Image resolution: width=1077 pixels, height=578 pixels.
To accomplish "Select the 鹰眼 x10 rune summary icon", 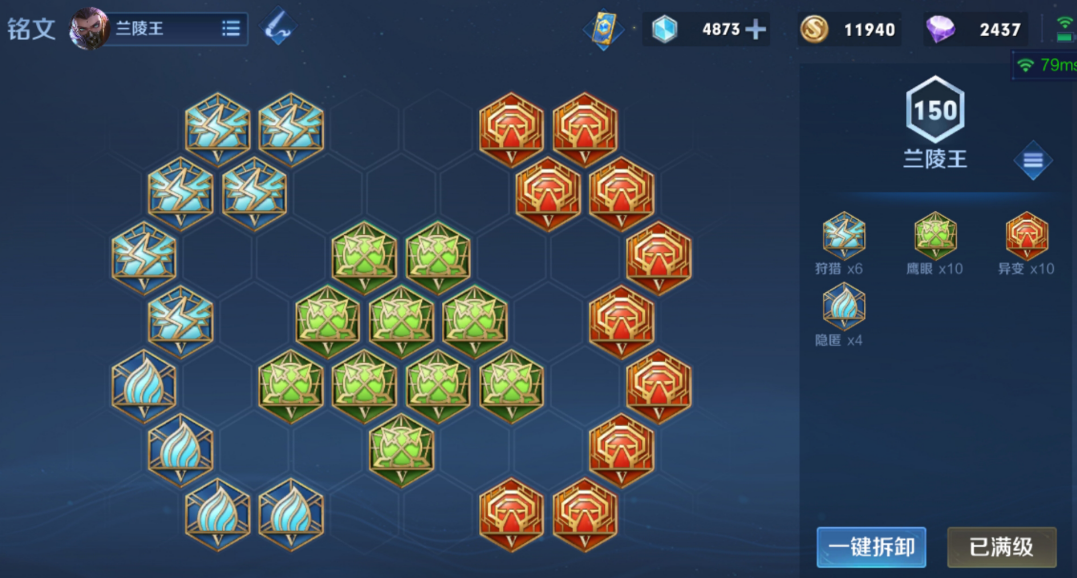I will pyautogui.click(x=935, y=236).
